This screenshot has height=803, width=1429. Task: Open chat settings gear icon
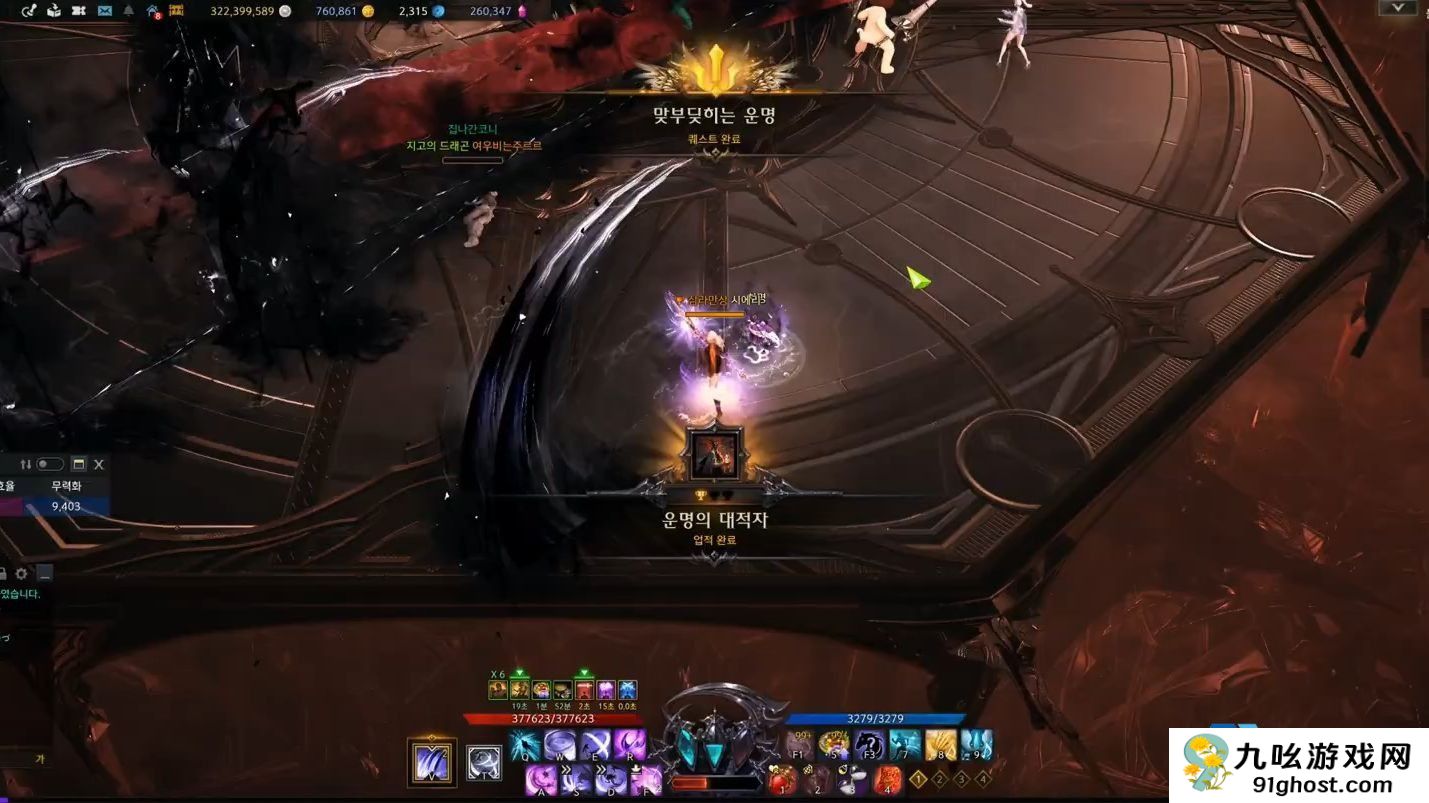(x=21, y=573)
